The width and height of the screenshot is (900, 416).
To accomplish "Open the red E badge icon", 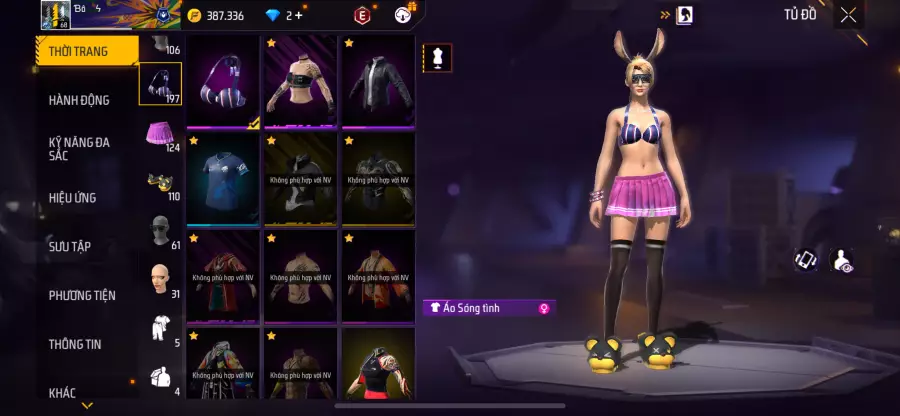I will (x=361, y=15).
